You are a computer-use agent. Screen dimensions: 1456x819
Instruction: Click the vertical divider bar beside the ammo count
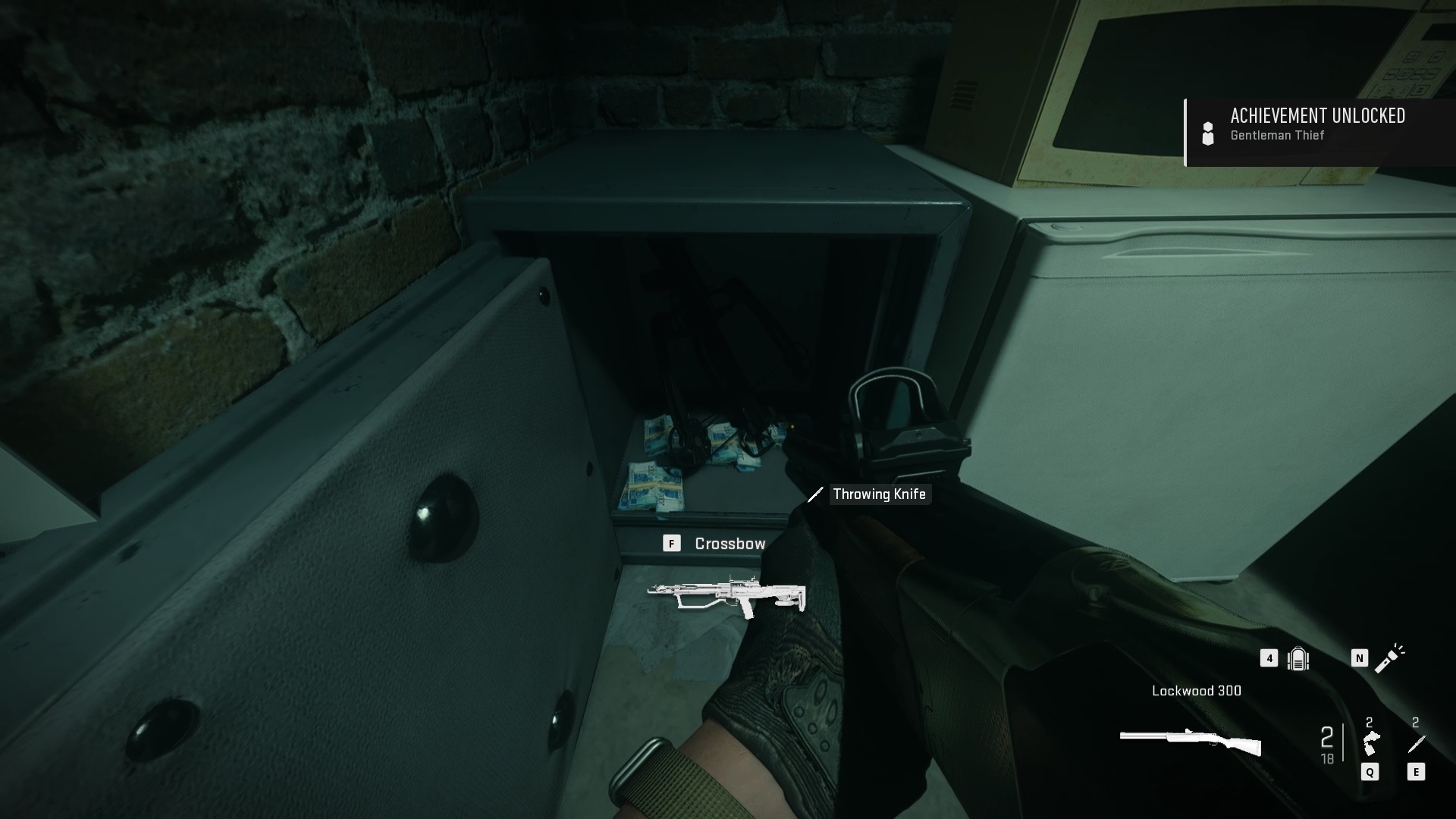click(x=1343, y=741)
